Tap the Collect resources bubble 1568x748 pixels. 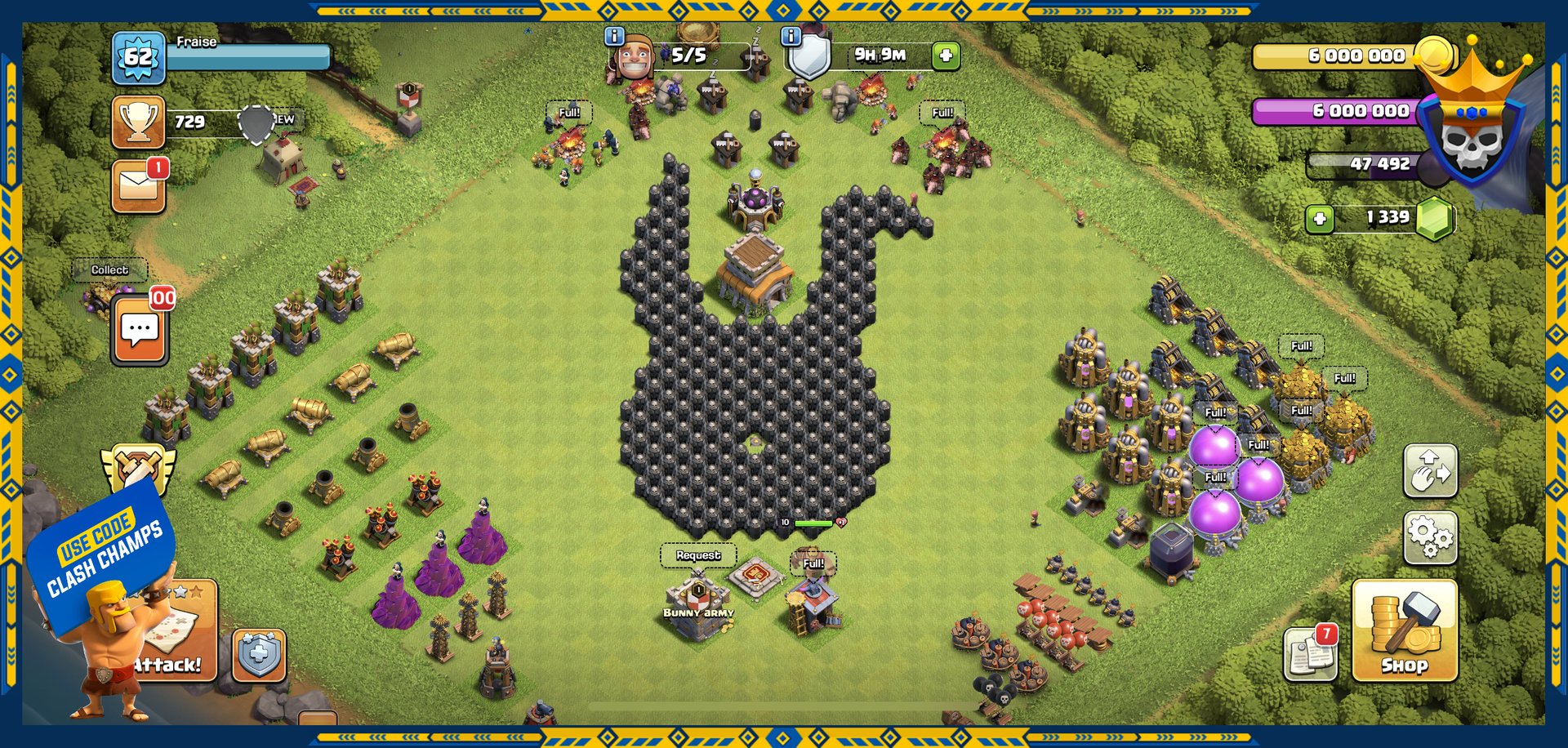pos(109,269)
